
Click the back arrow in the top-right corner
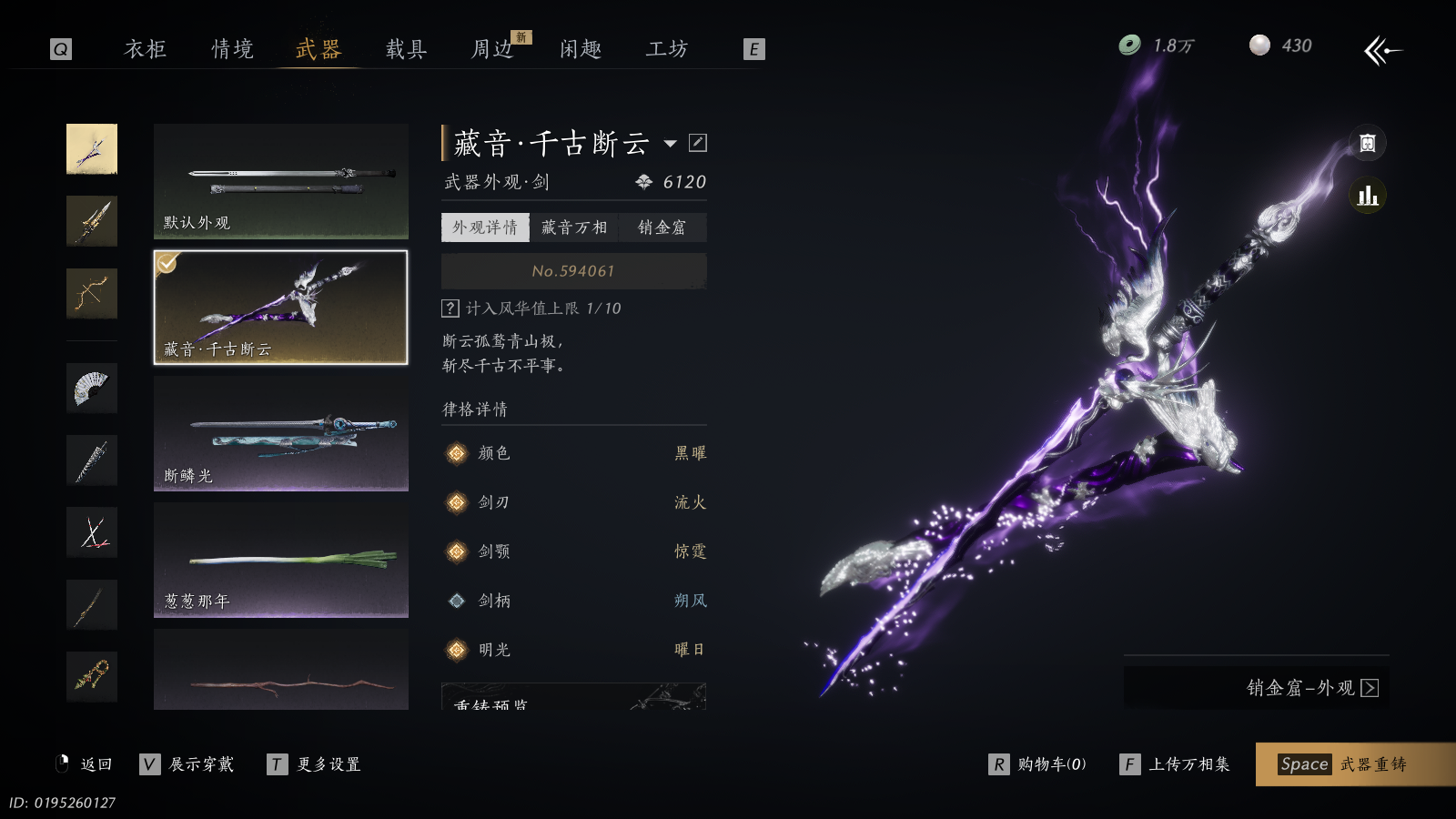[1382, 50]
